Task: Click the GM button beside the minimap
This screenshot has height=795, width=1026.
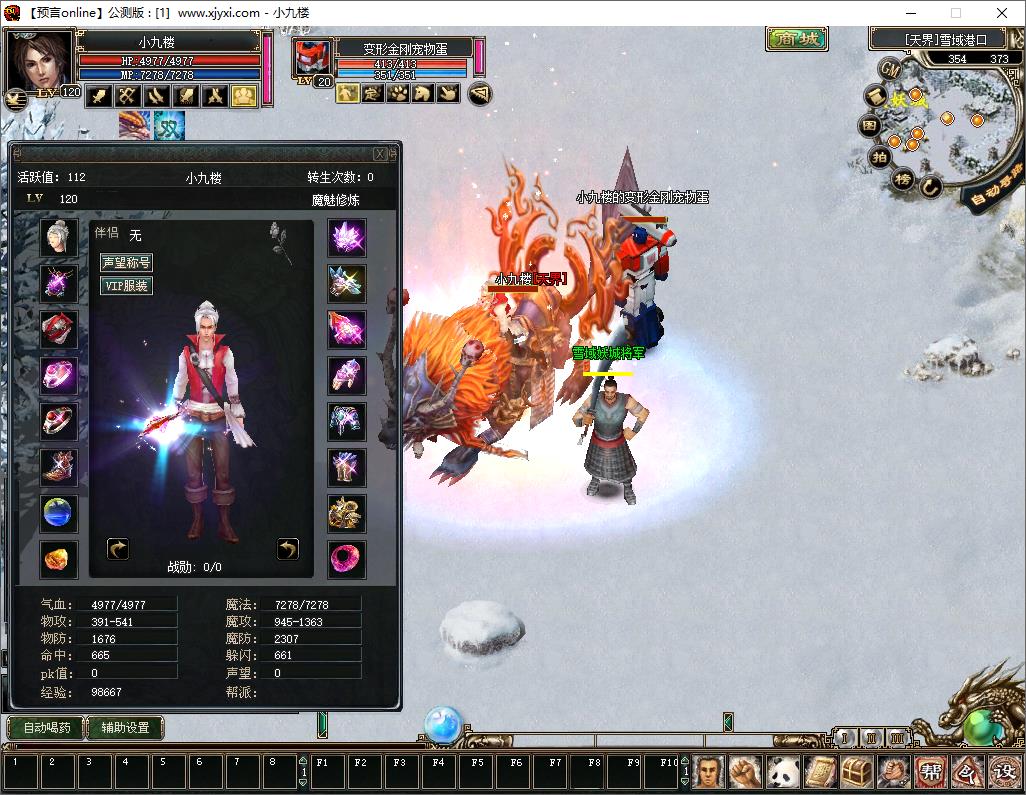Action: (x=889, y=68)
